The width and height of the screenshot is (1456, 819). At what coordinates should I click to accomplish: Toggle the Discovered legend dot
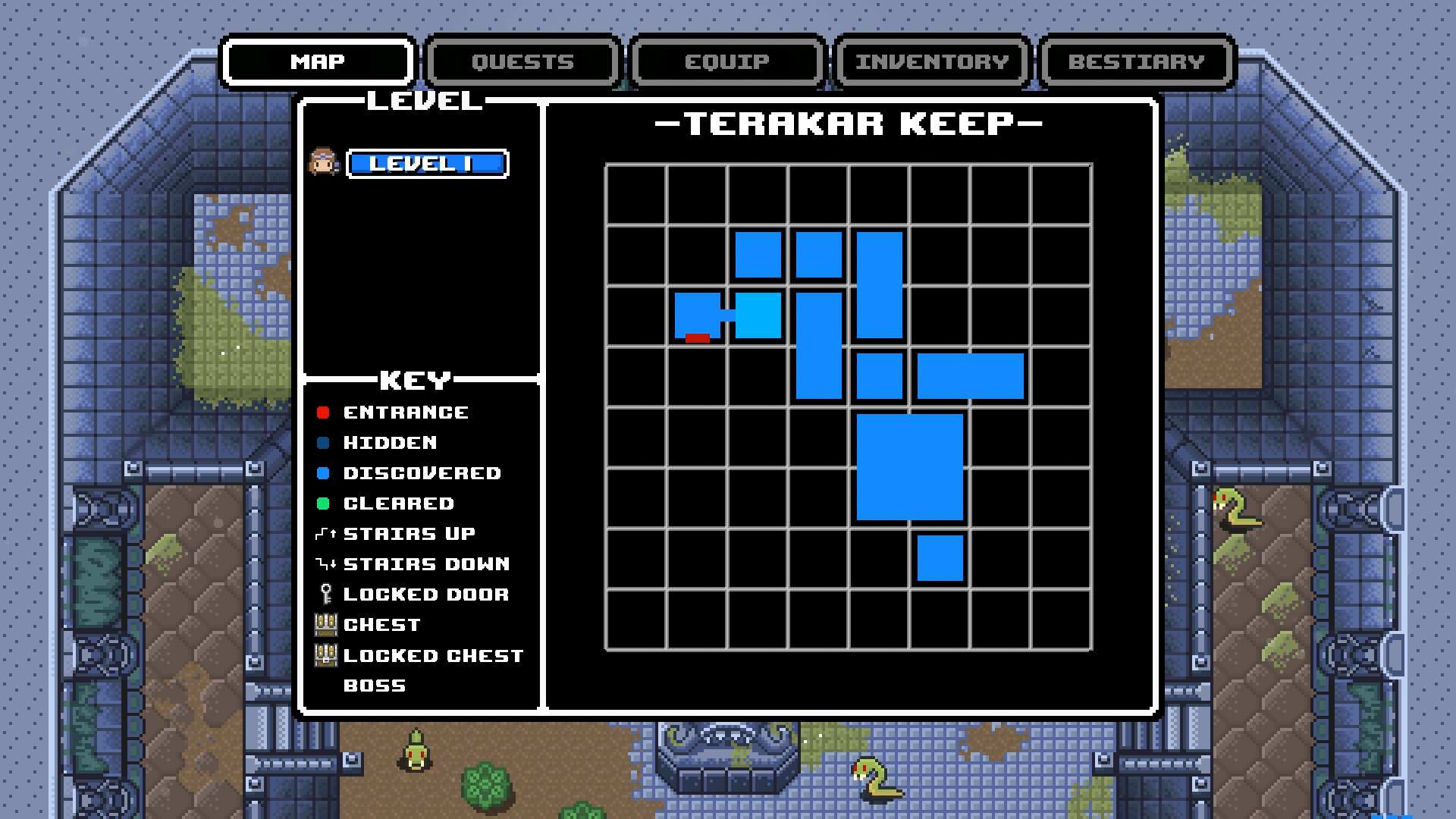point(325,472)
